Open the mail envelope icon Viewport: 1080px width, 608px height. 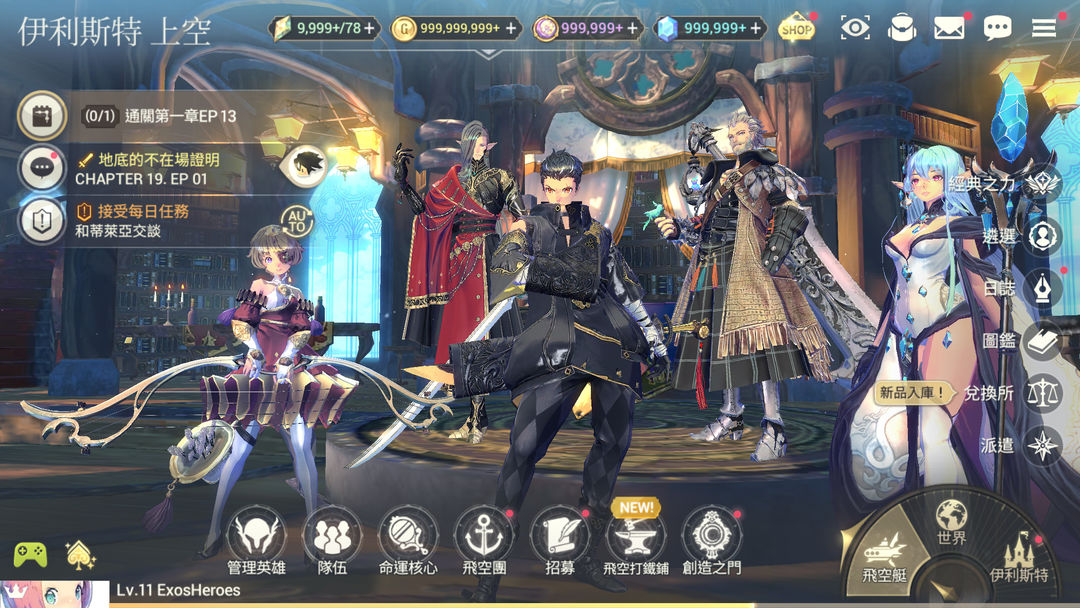pos(949,28)
